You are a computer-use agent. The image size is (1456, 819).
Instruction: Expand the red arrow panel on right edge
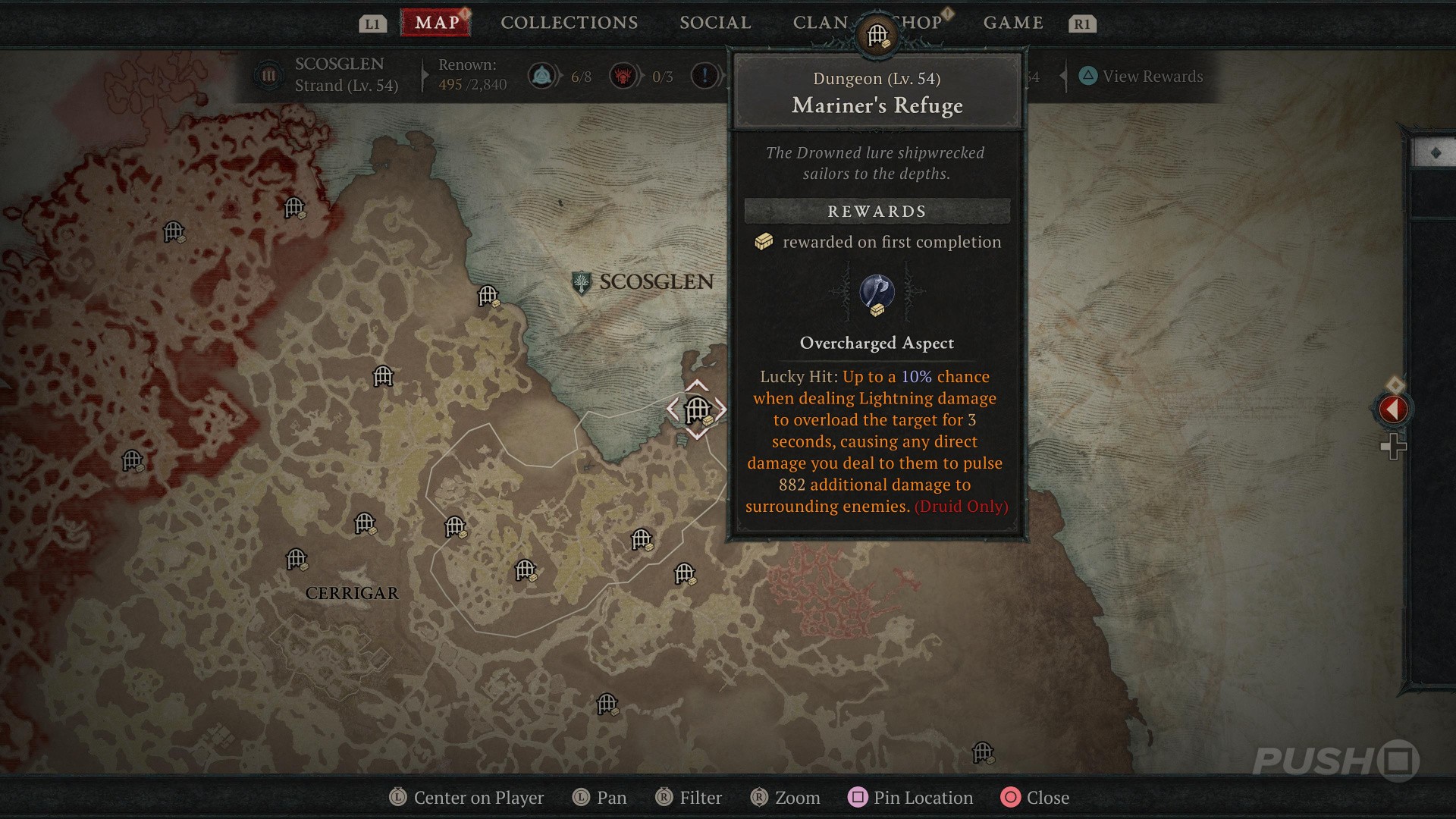[x=1392, y=409]
